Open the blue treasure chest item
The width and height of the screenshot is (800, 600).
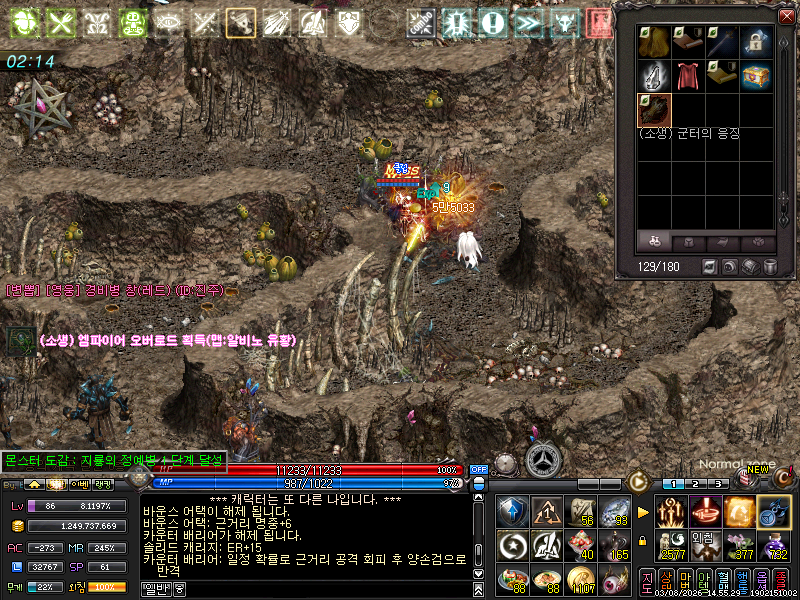pos(755,75)
